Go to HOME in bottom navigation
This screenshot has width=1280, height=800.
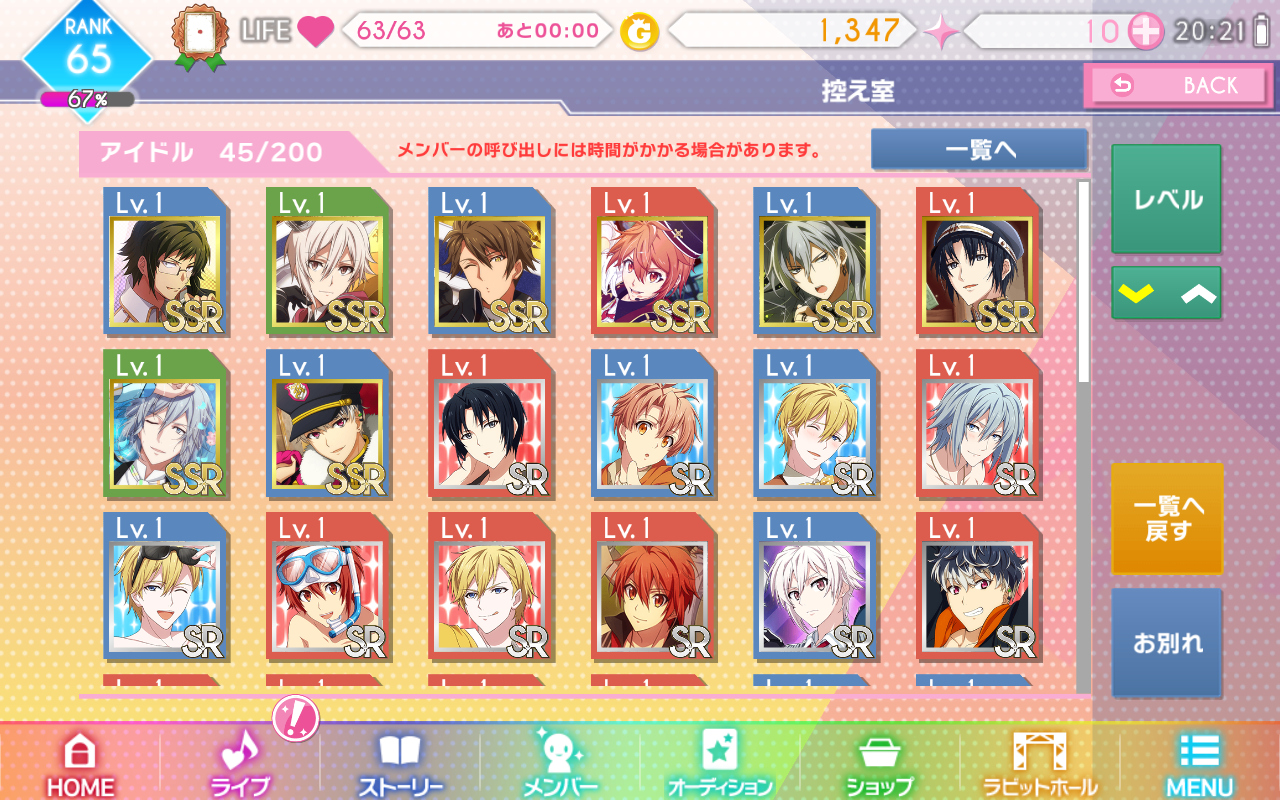click(80, 764)
